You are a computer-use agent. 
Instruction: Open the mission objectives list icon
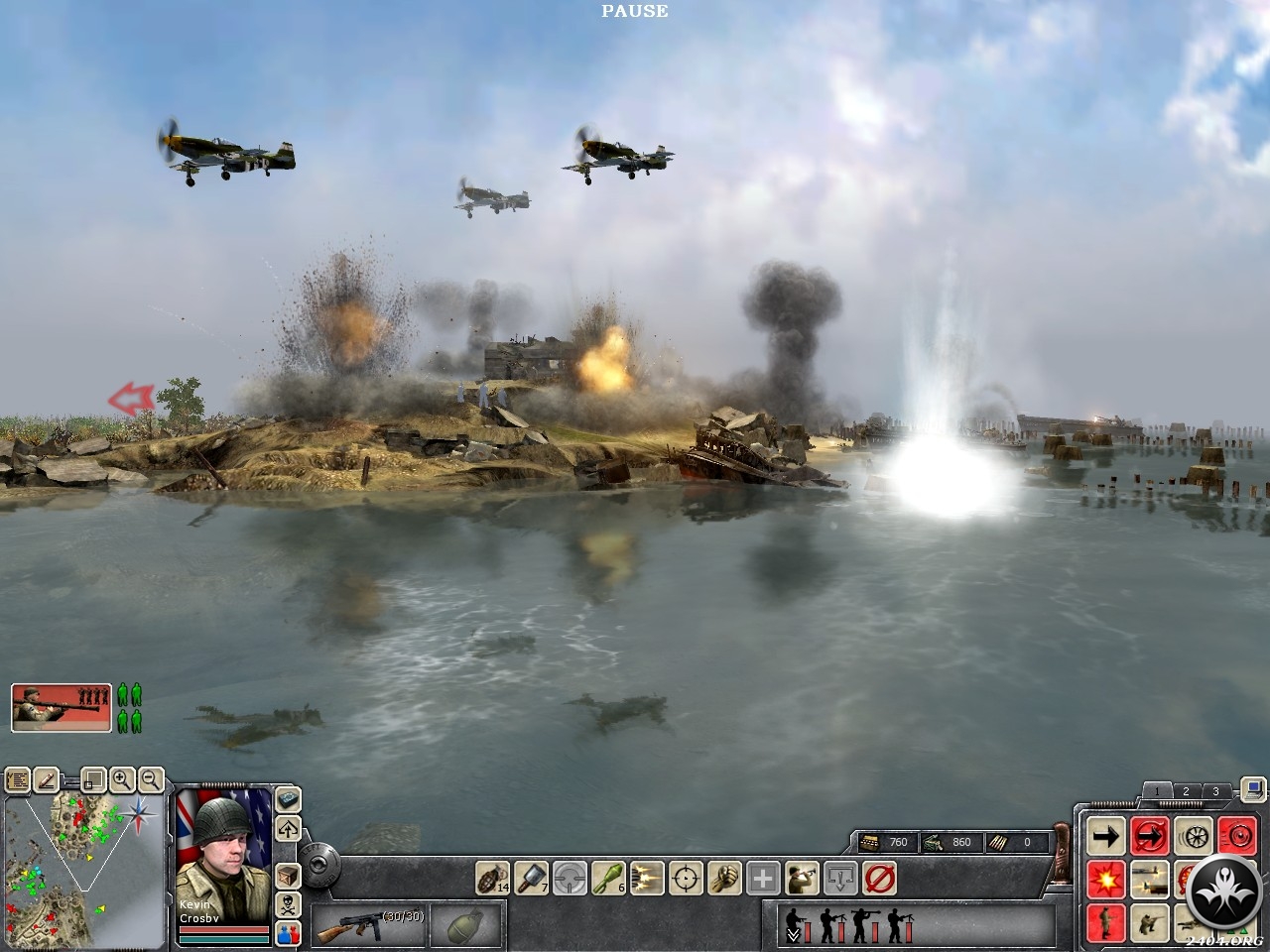[x=17, y=780]
